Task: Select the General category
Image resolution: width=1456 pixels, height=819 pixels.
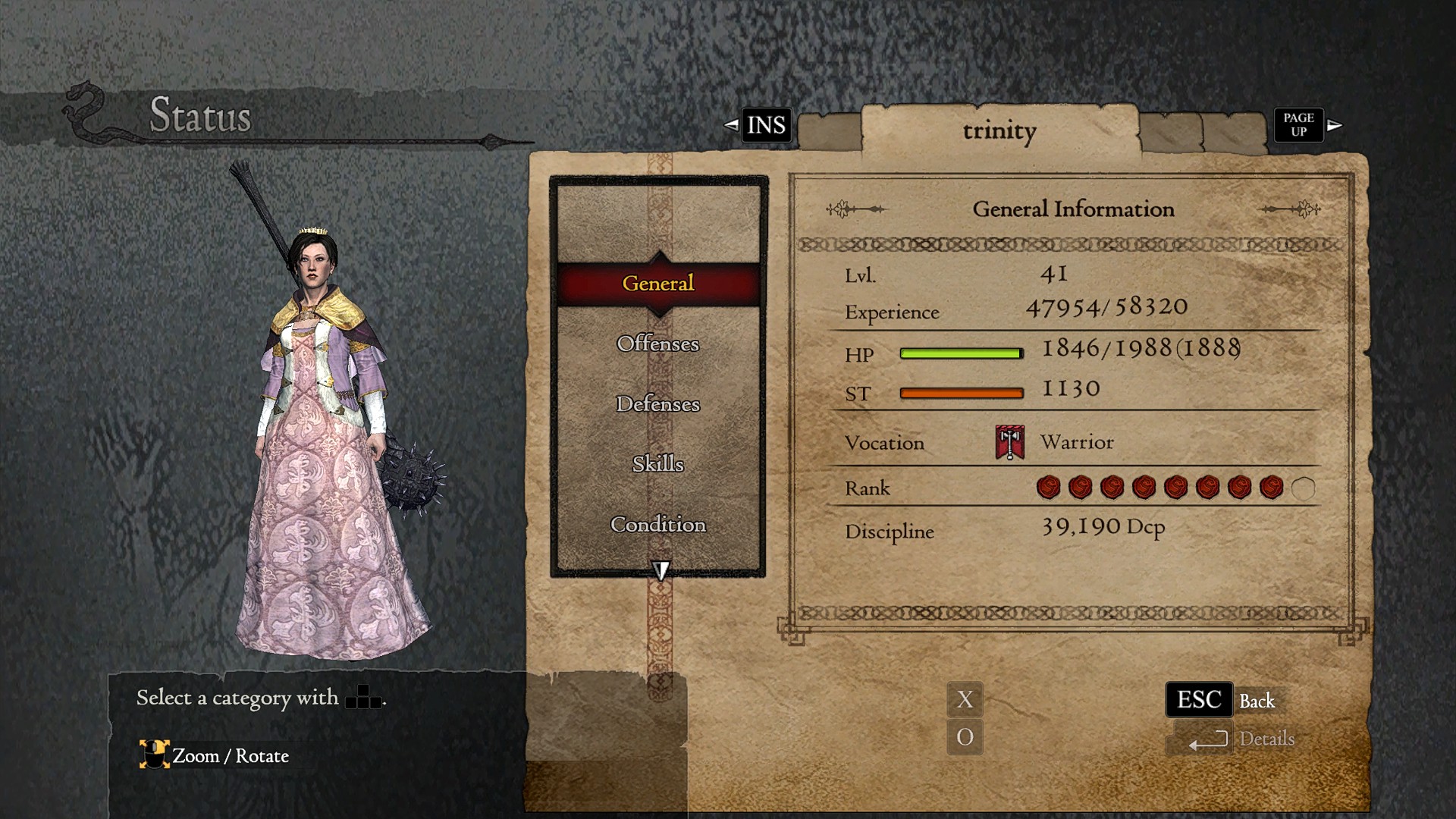Action: coord(658,284)
